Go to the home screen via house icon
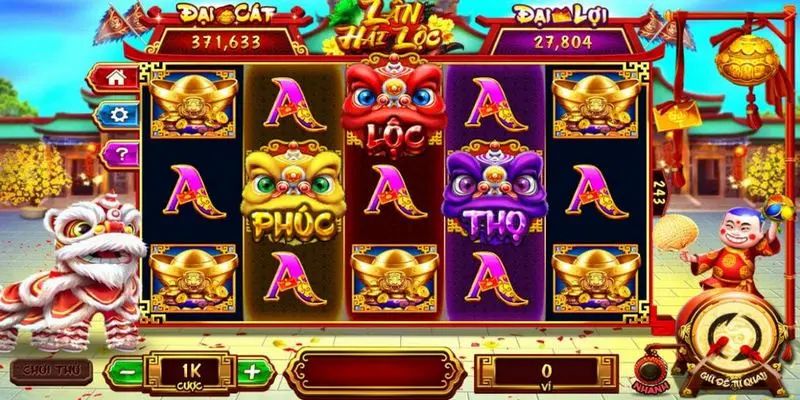This screenshot has height=400, width=800. click(116, 76)
